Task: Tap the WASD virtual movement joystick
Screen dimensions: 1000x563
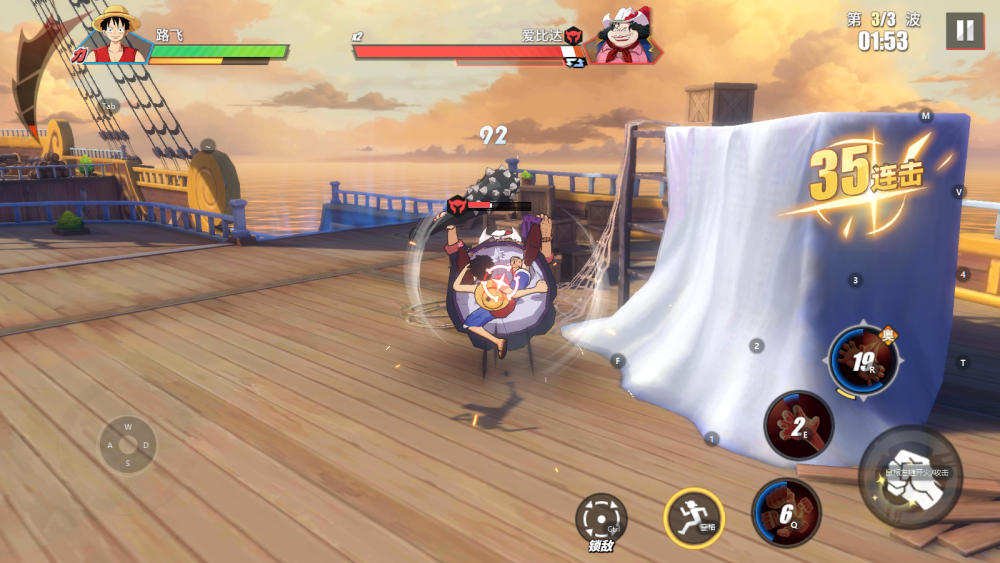Action: pyautogui.click(x=128, y=445)
